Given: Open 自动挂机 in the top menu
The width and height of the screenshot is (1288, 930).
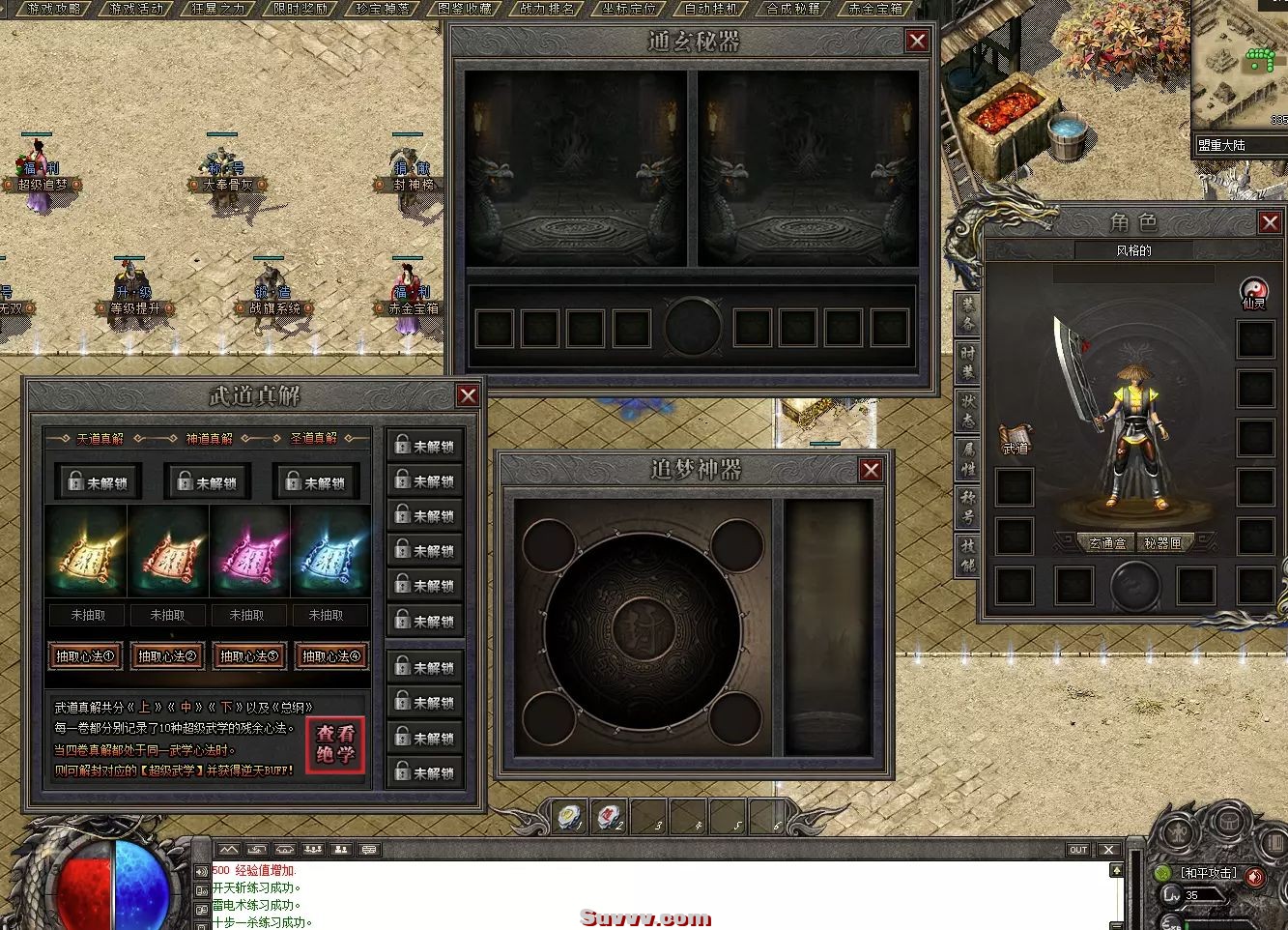Looking at the screenshot, I should click(710, 9).
